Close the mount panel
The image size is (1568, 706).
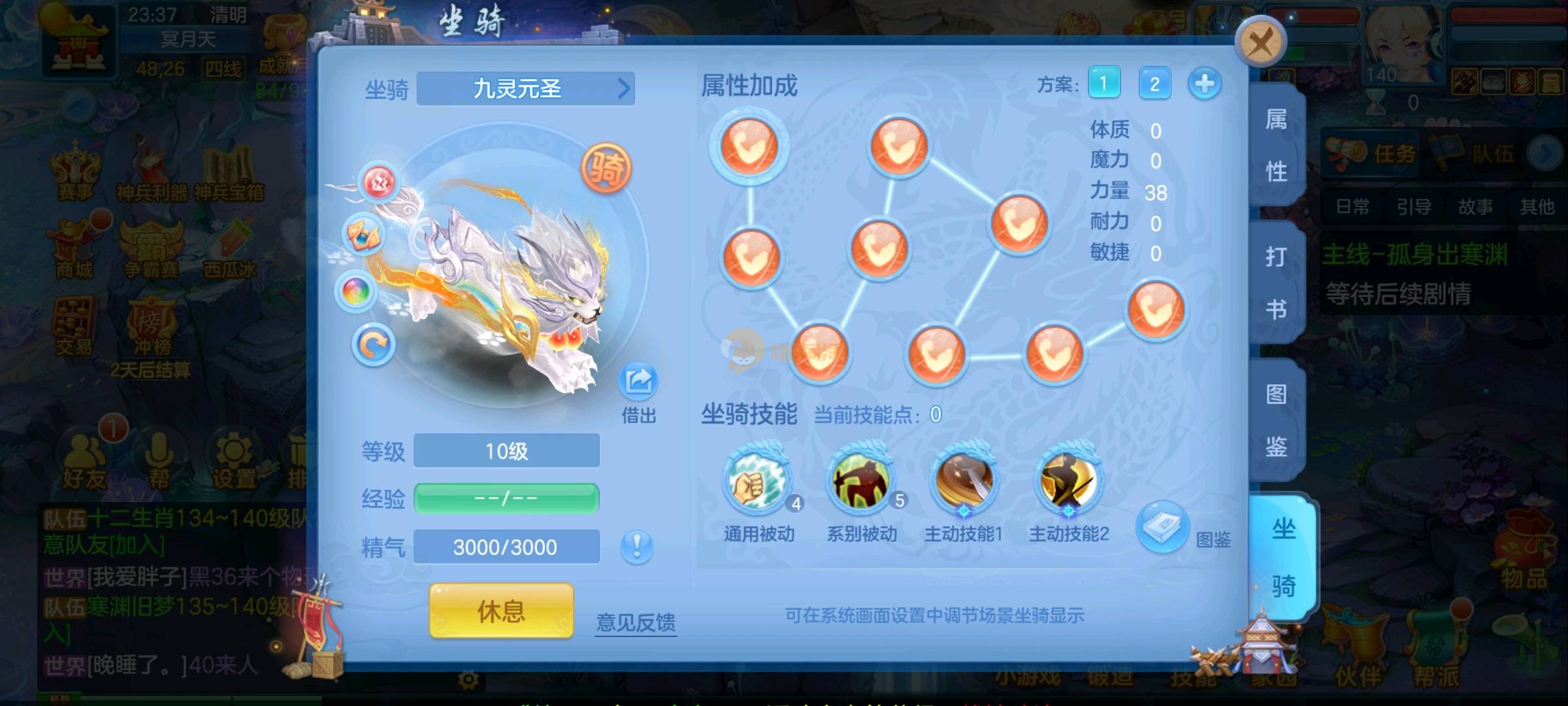(1260, 42)
